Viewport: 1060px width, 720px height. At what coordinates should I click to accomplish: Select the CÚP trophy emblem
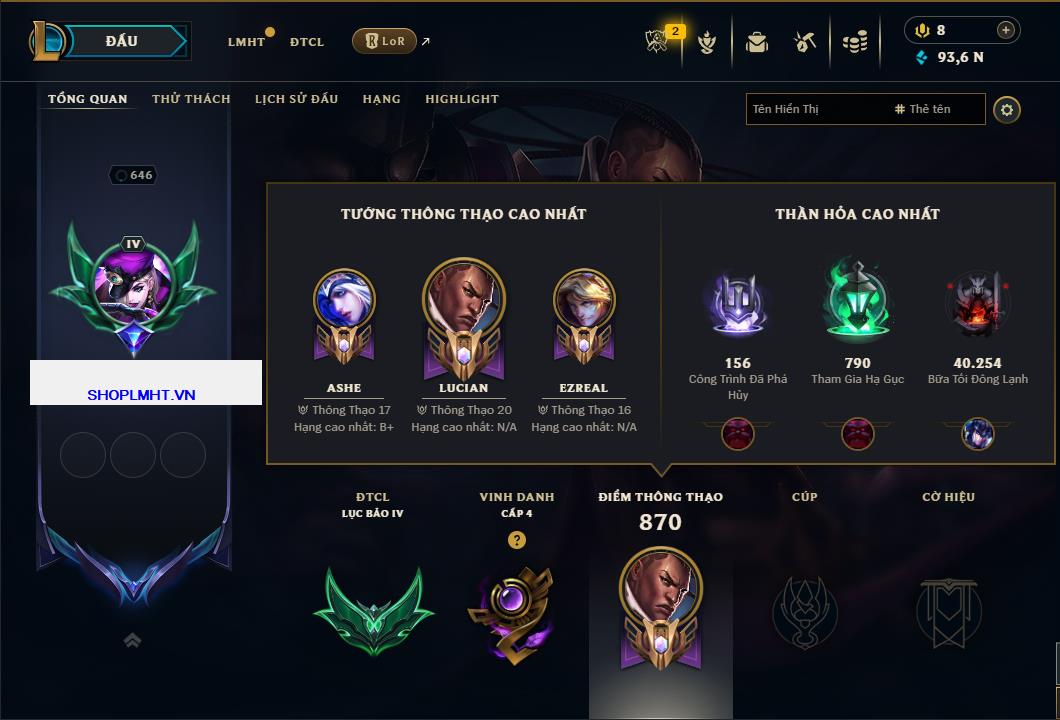(x=804, y=610)
